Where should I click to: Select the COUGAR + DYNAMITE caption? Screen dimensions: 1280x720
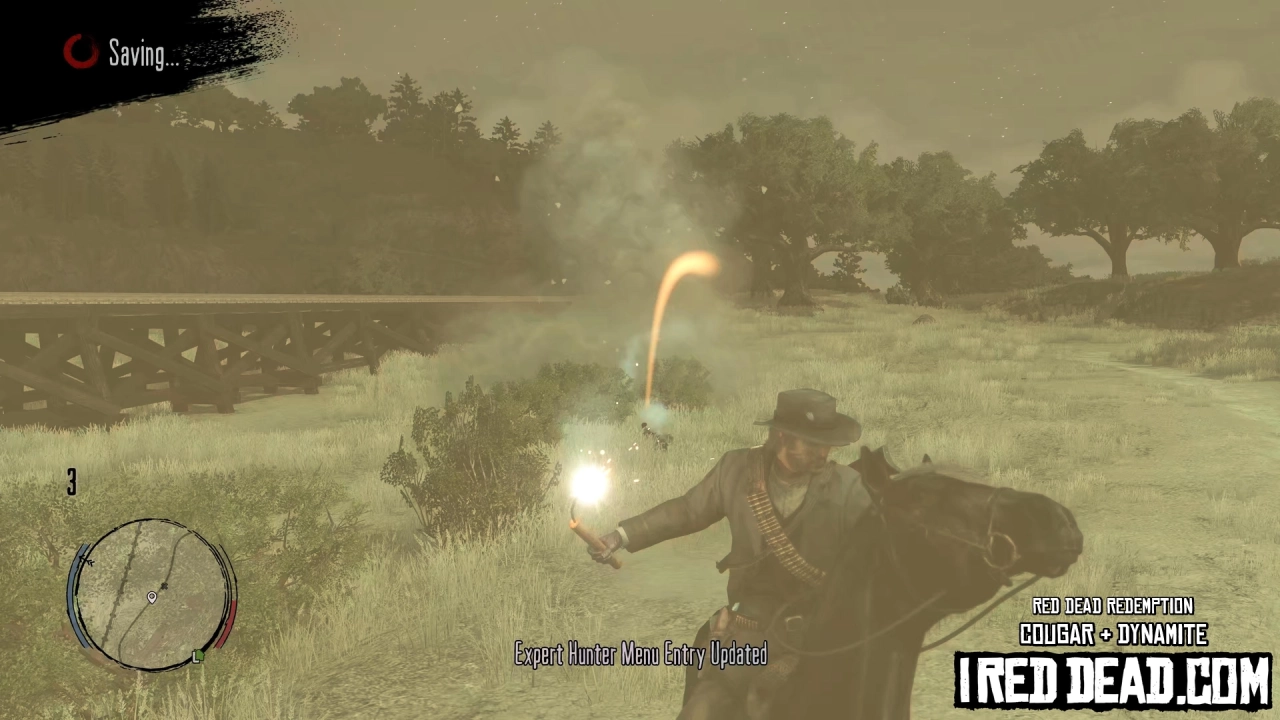click(x=1113, y=634)
